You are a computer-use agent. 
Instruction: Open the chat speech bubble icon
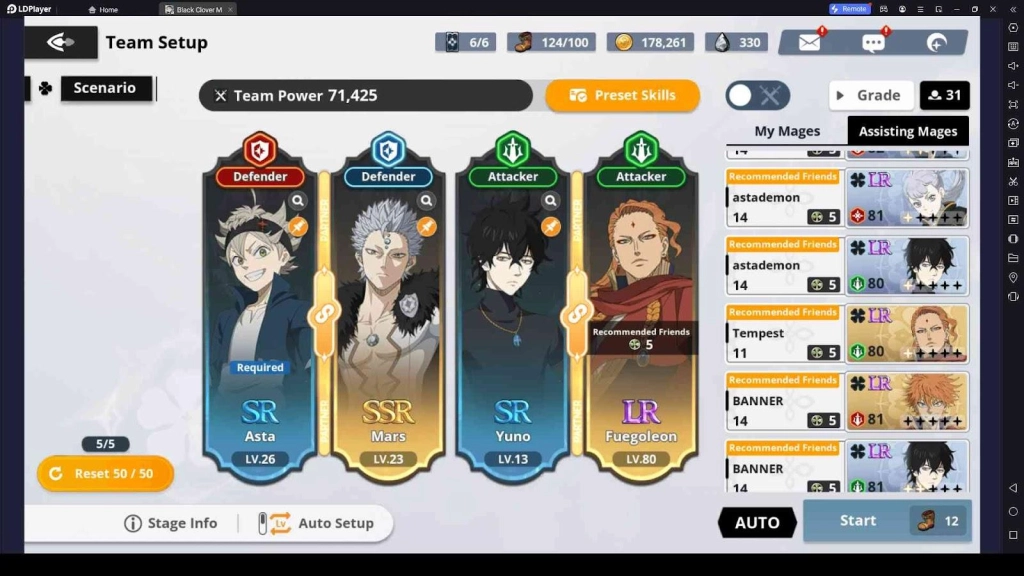(873, 43)
